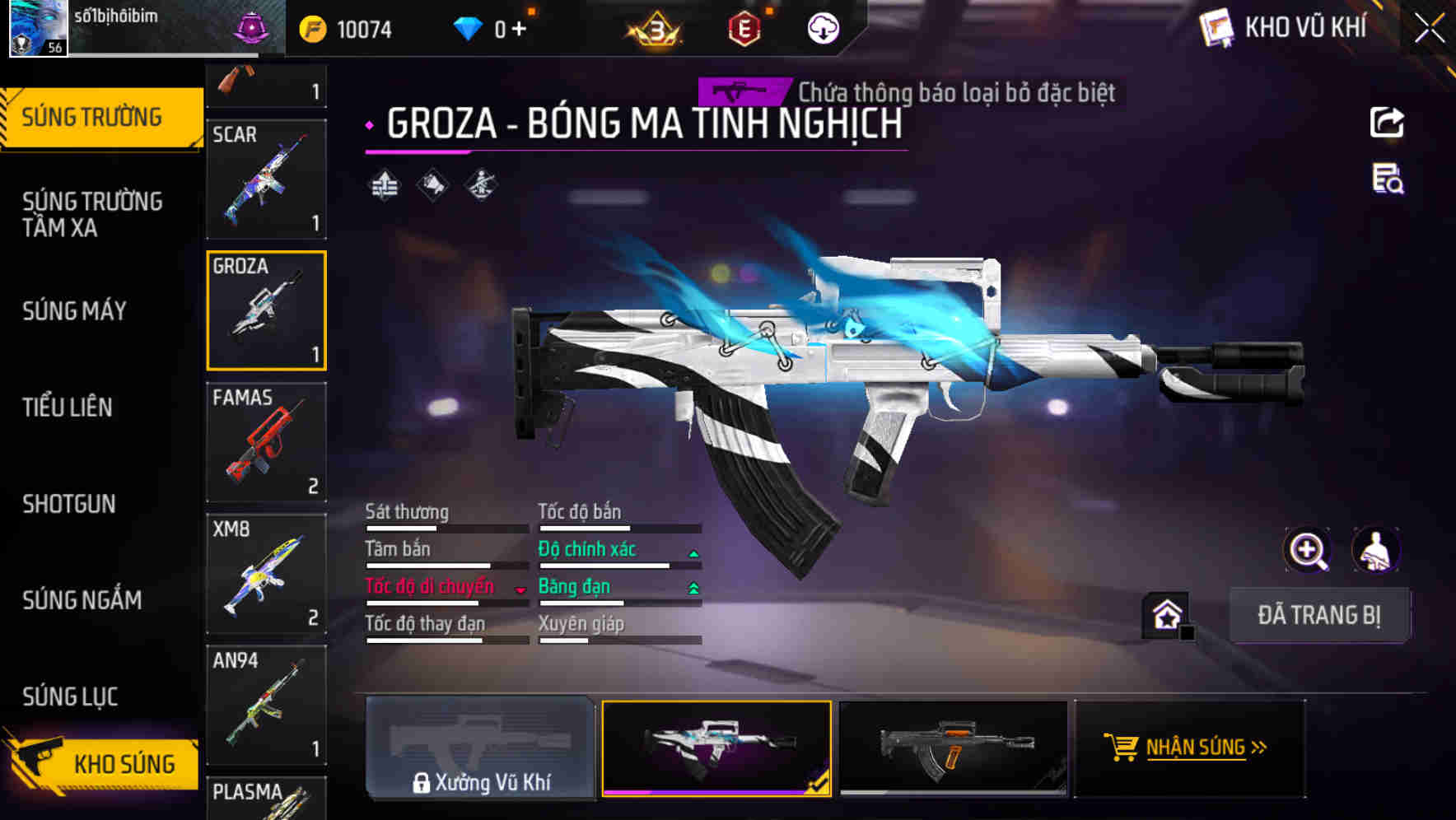The image size is (1456, 820).
Task: Add diamonds with the plus button
Action: pyautogui.click(x=519, y=30)
